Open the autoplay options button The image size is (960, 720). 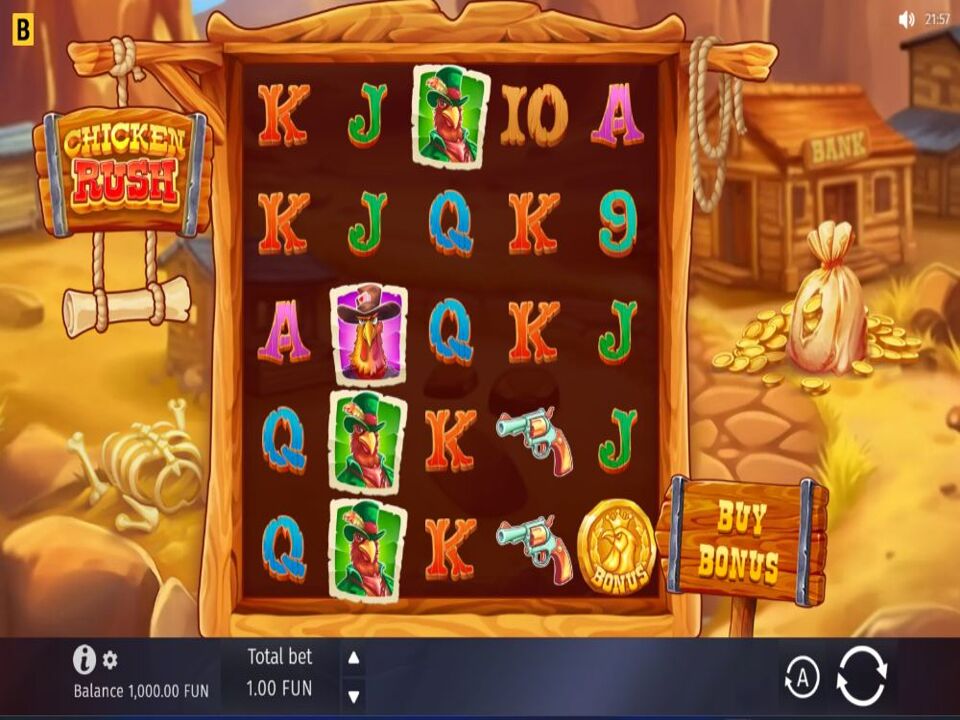coord(801,678)
